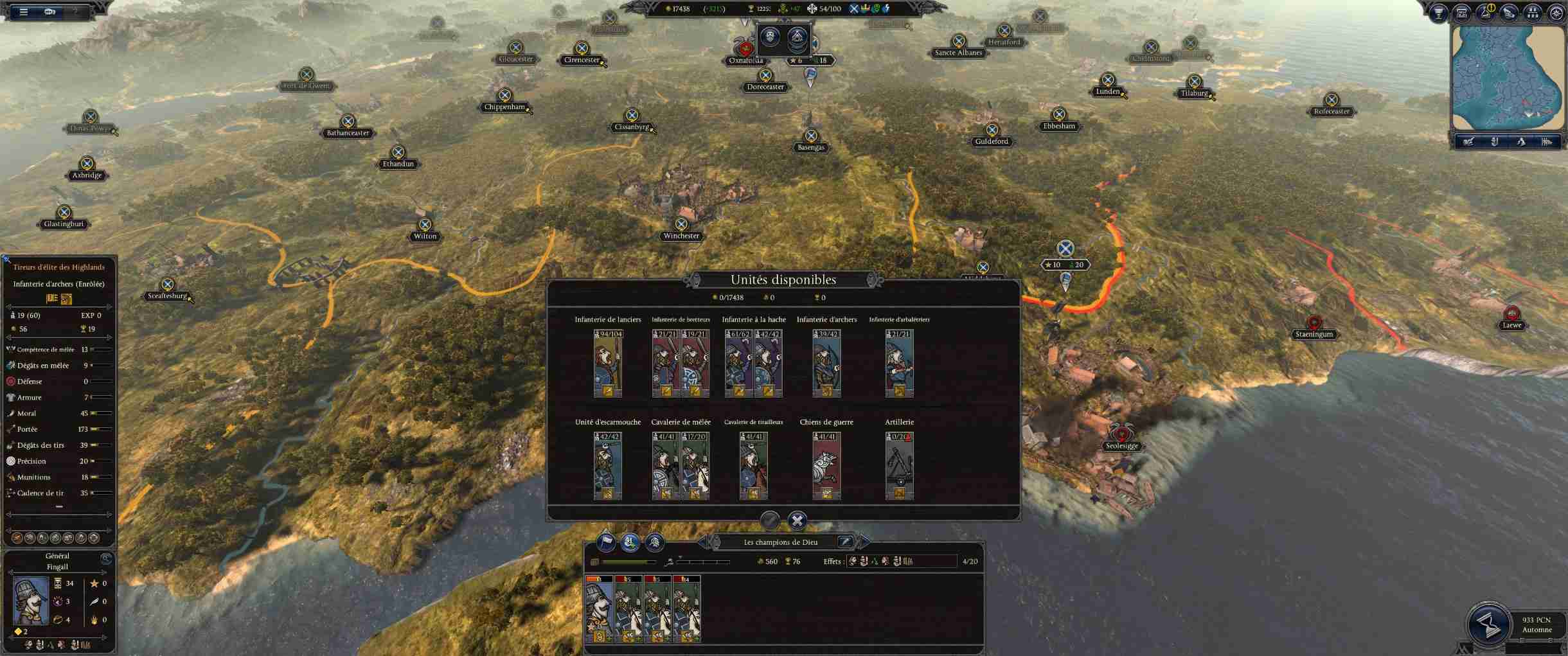Viewport: 1568px width, 656px height.
Task: Recruit the archer infantry unit card
Action: click(x=826, y=363)
